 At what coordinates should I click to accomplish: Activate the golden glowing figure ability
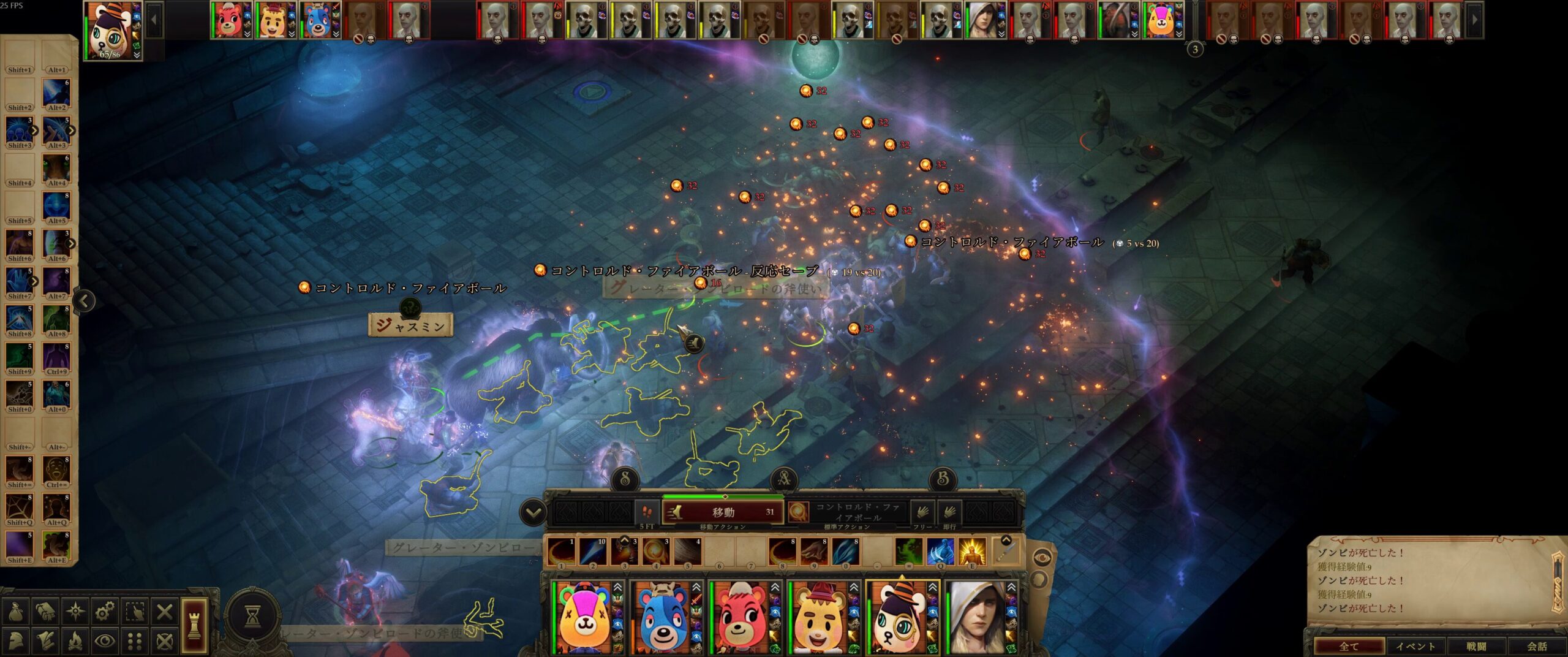tap(971, 551)
